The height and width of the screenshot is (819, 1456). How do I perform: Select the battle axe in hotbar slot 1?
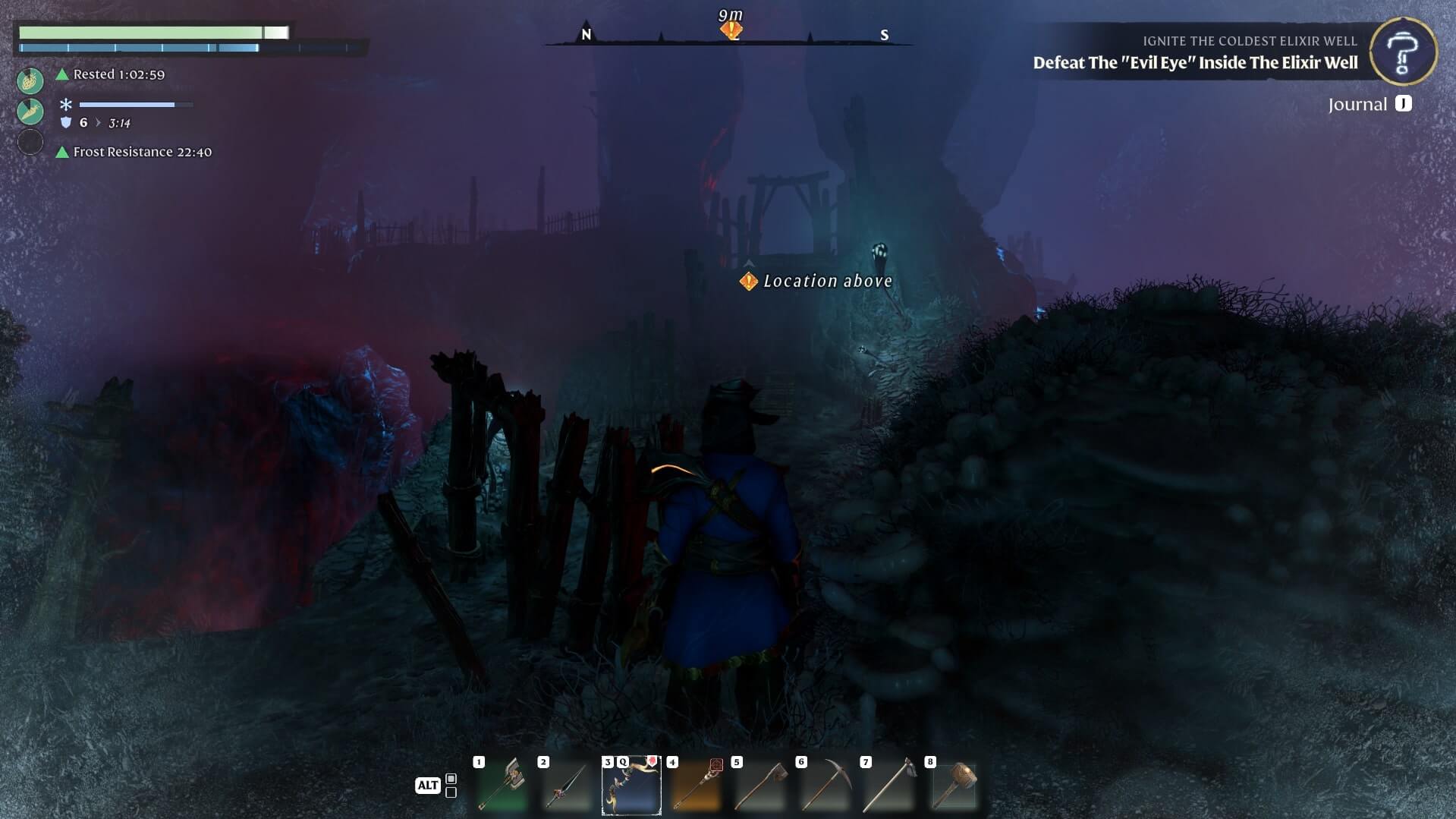pos(502,785)
